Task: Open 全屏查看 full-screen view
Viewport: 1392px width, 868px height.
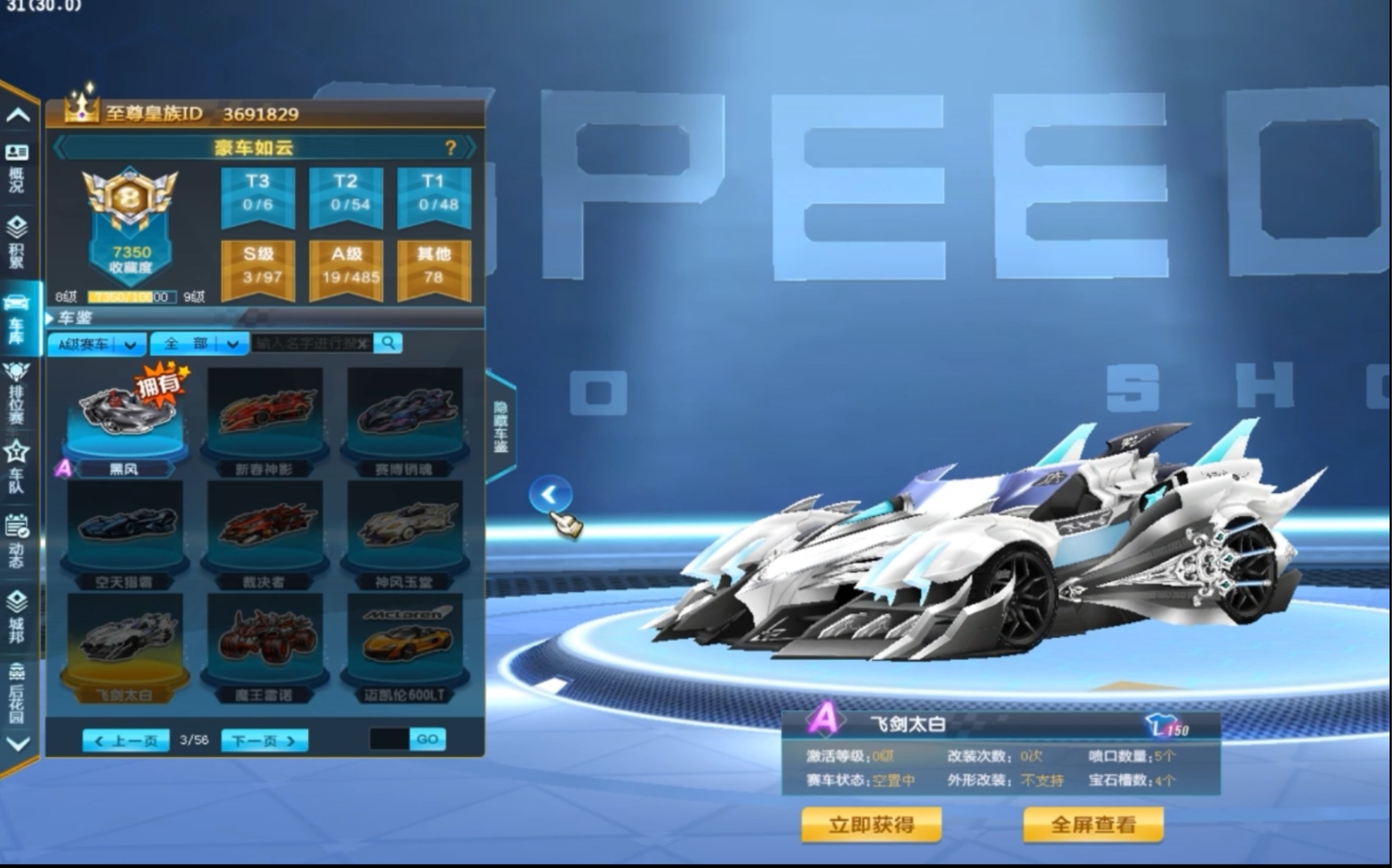Action: (x=1093, y=825)
